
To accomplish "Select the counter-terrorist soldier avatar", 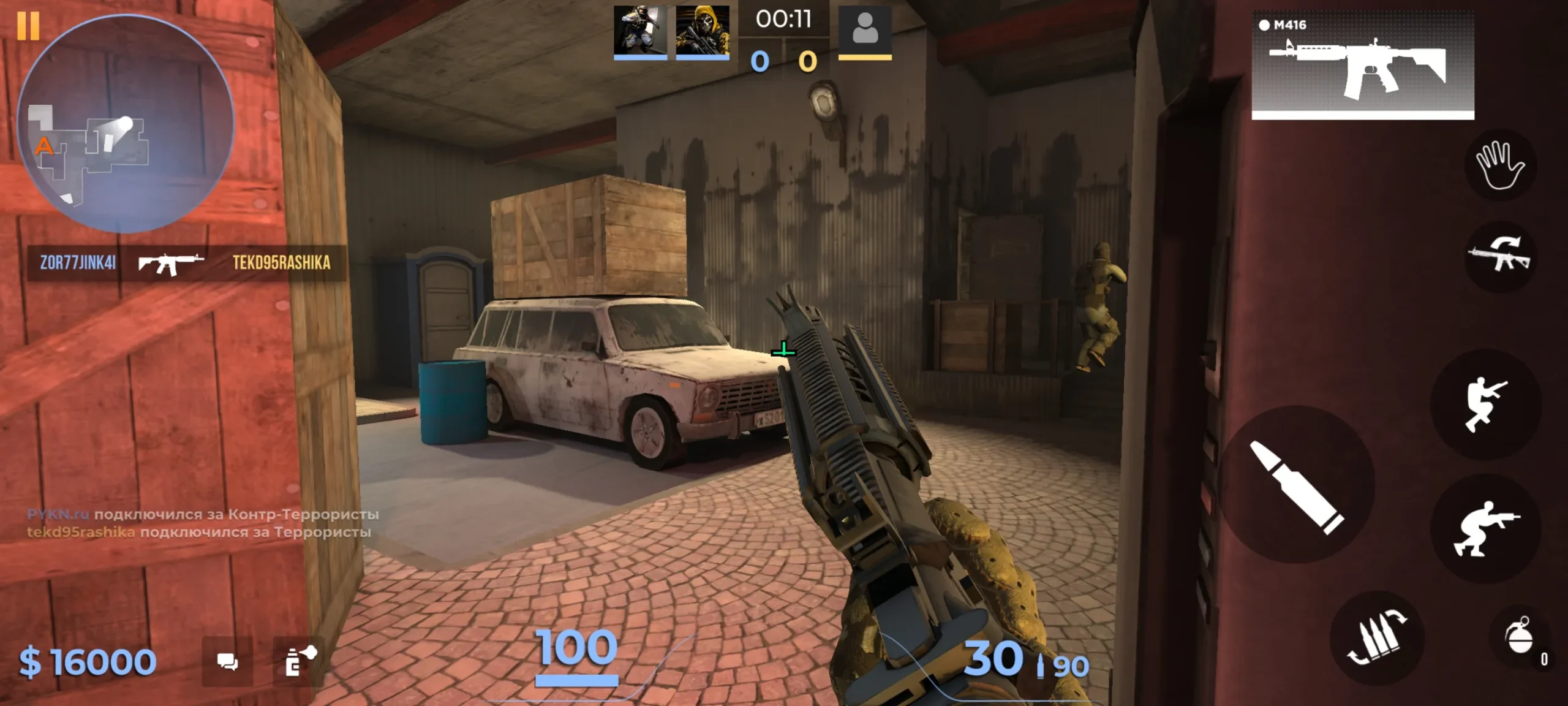I will click(640, 31).
